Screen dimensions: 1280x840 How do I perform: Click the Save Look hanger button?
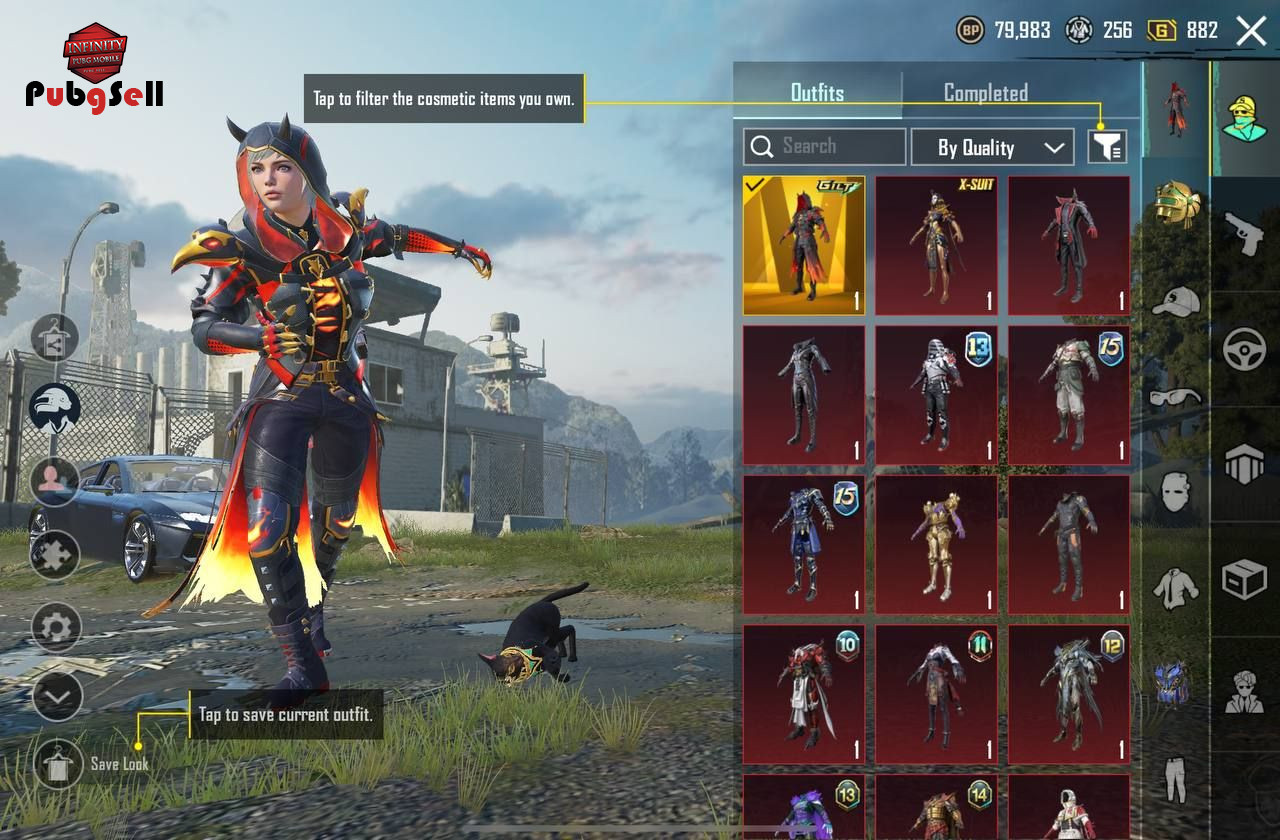tap(58, 764)
